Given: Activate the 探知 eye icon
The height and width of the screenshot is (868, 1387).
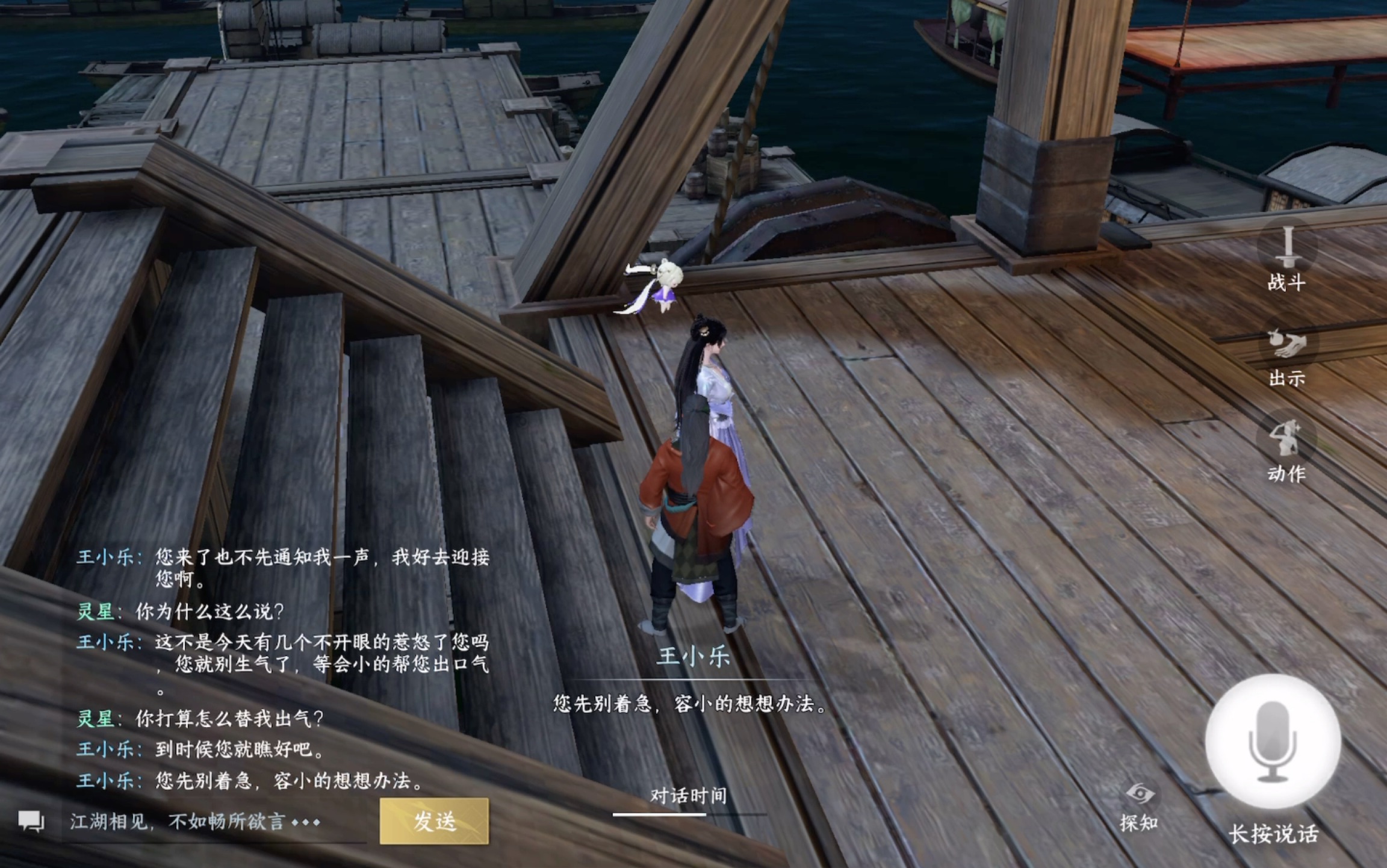Looking at the screenshot, I should pyautogui.click(x=1139, y=795).
